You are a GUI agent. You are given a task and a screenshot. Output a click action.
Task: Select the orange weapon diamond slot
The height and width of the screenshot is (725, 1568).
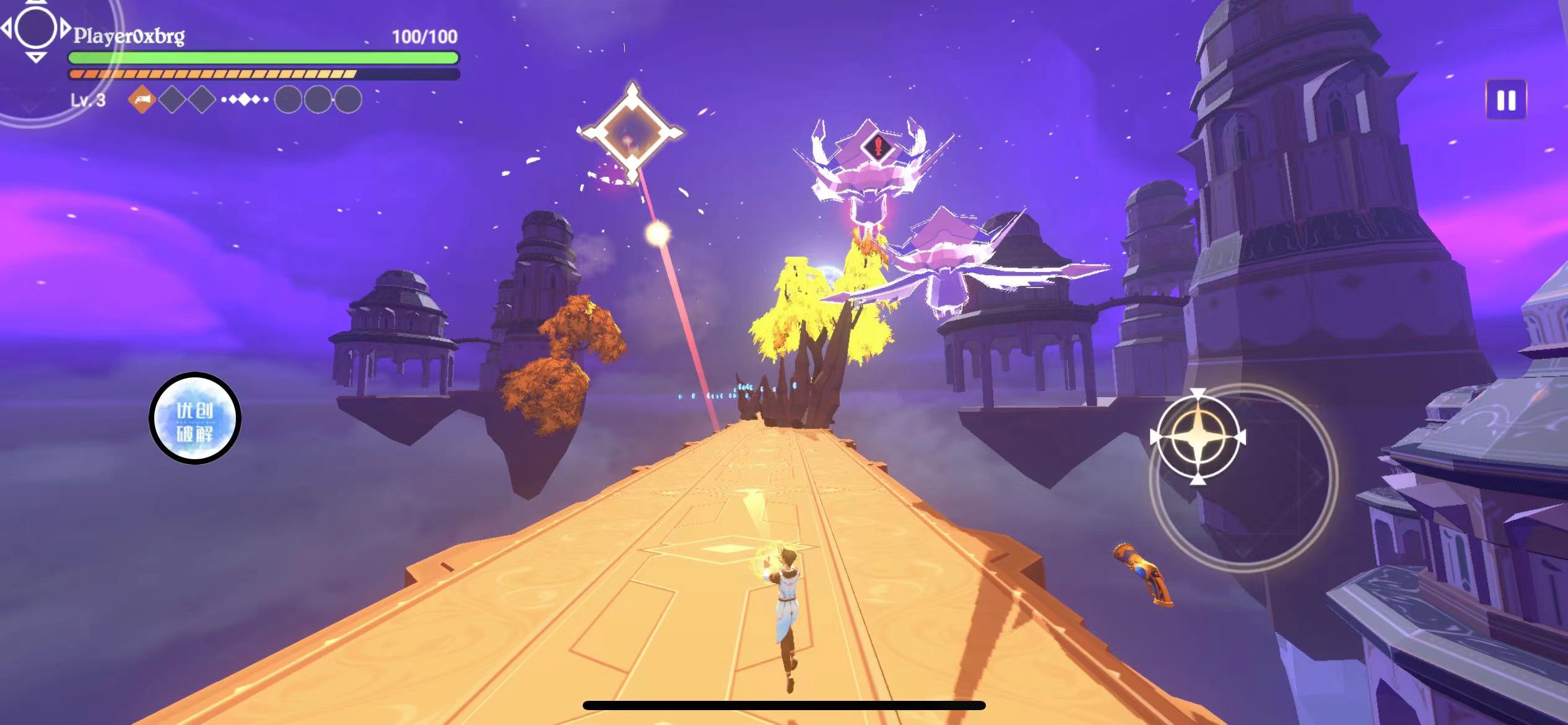pos(142,99)
